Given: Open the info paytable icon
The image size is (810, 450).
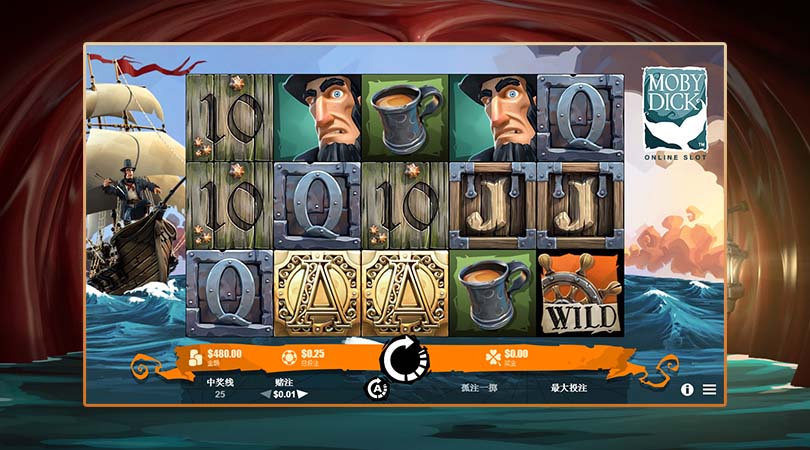Looking at the screenshot, I should 687,390.
